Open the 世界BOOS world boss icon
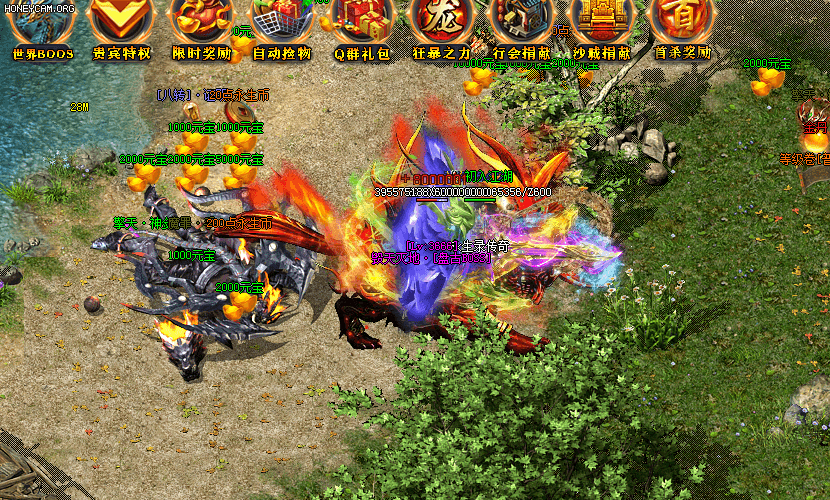Screen dimensions: 830x500 click(42, 24)
